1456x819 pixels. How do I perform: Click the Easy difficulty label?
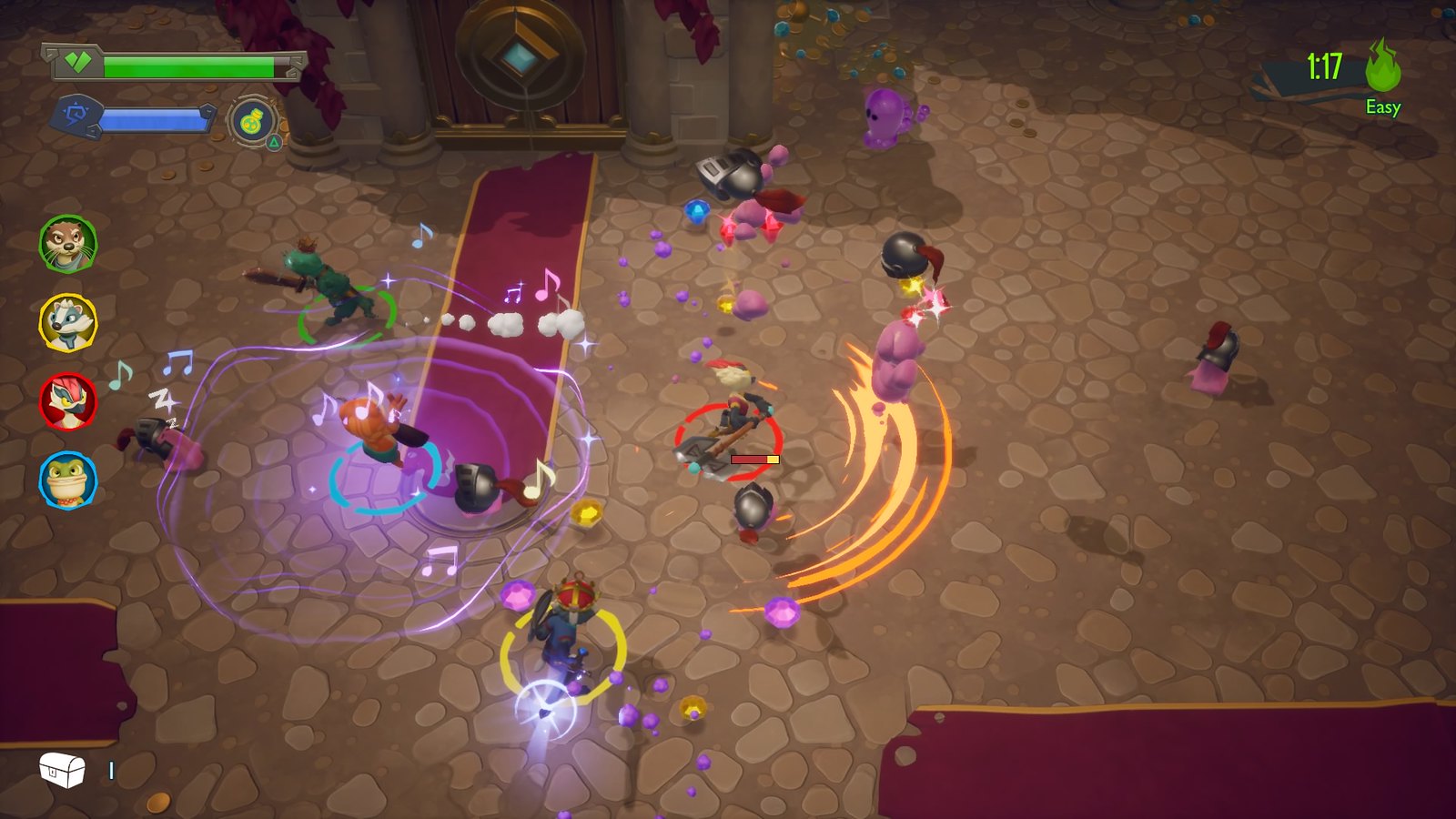(1383, 109)
